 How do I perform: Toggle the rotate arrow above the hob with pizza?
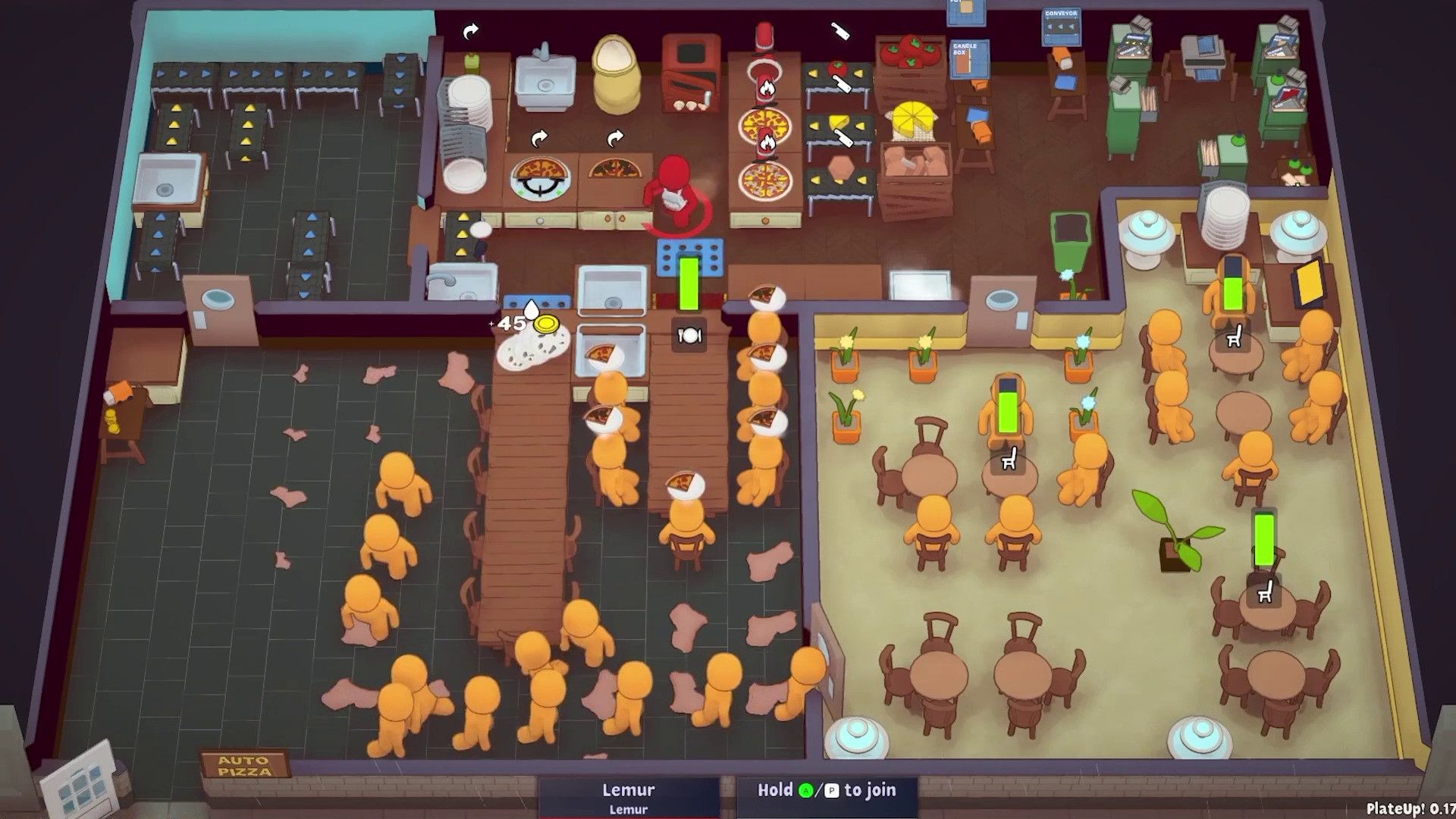[539, 138]
